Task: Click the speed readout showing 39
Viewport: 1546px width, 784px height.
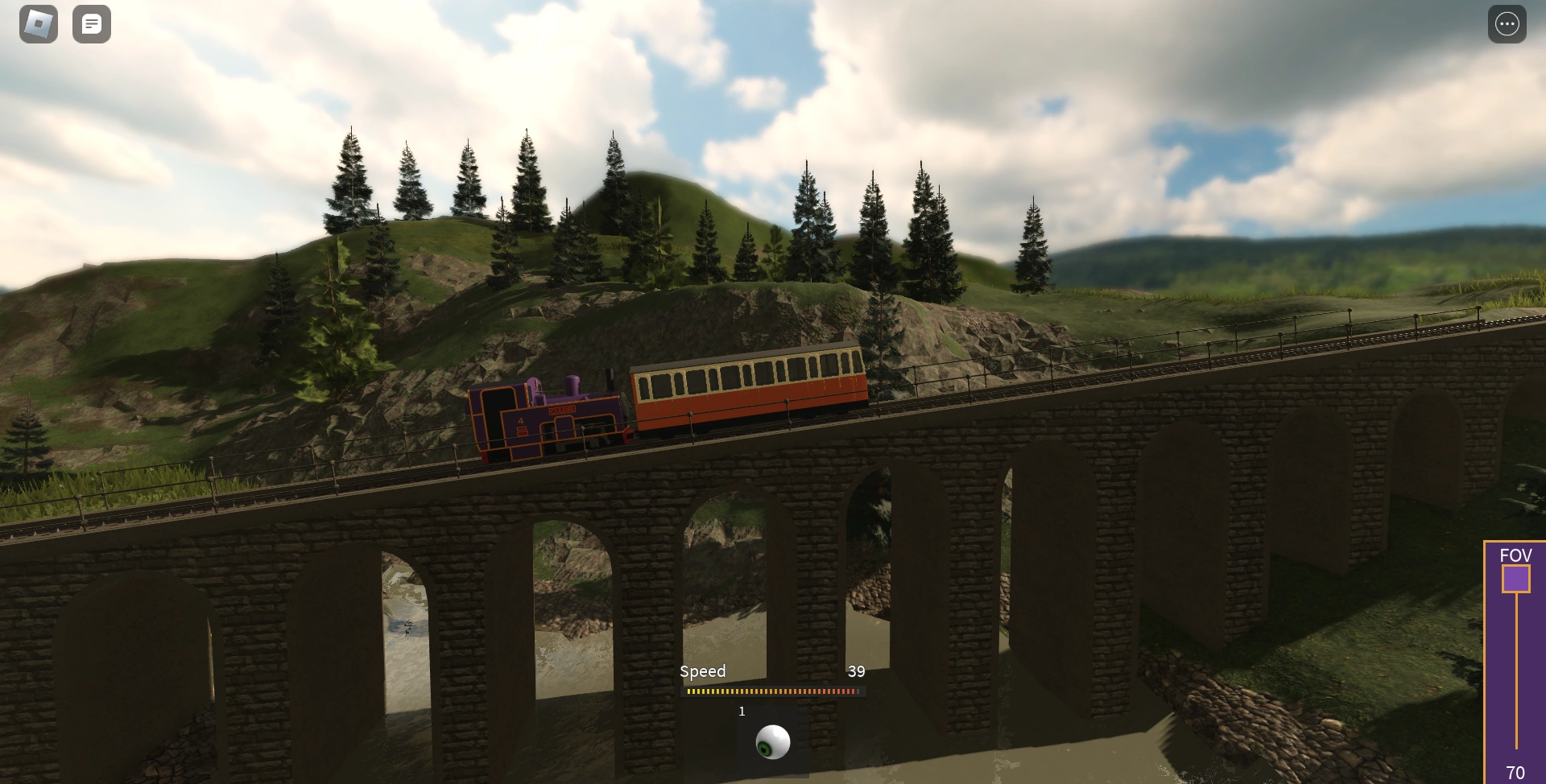Action: pyautogui.click(x=857, y=671)
